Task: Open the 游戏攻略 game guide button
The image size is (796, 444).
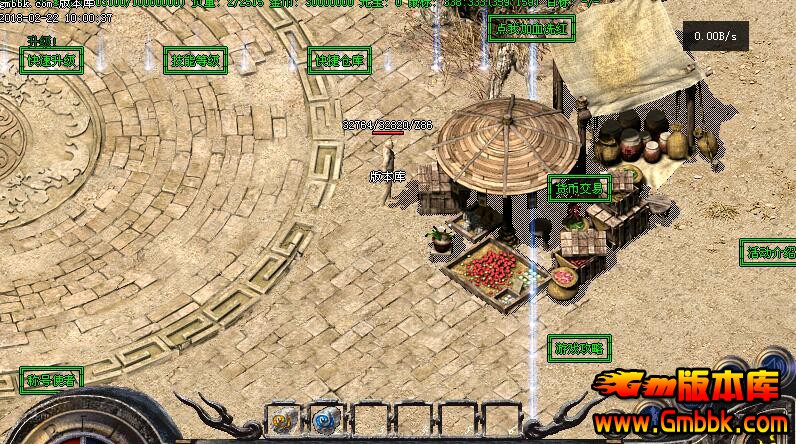Action: [x=579, y=348]
